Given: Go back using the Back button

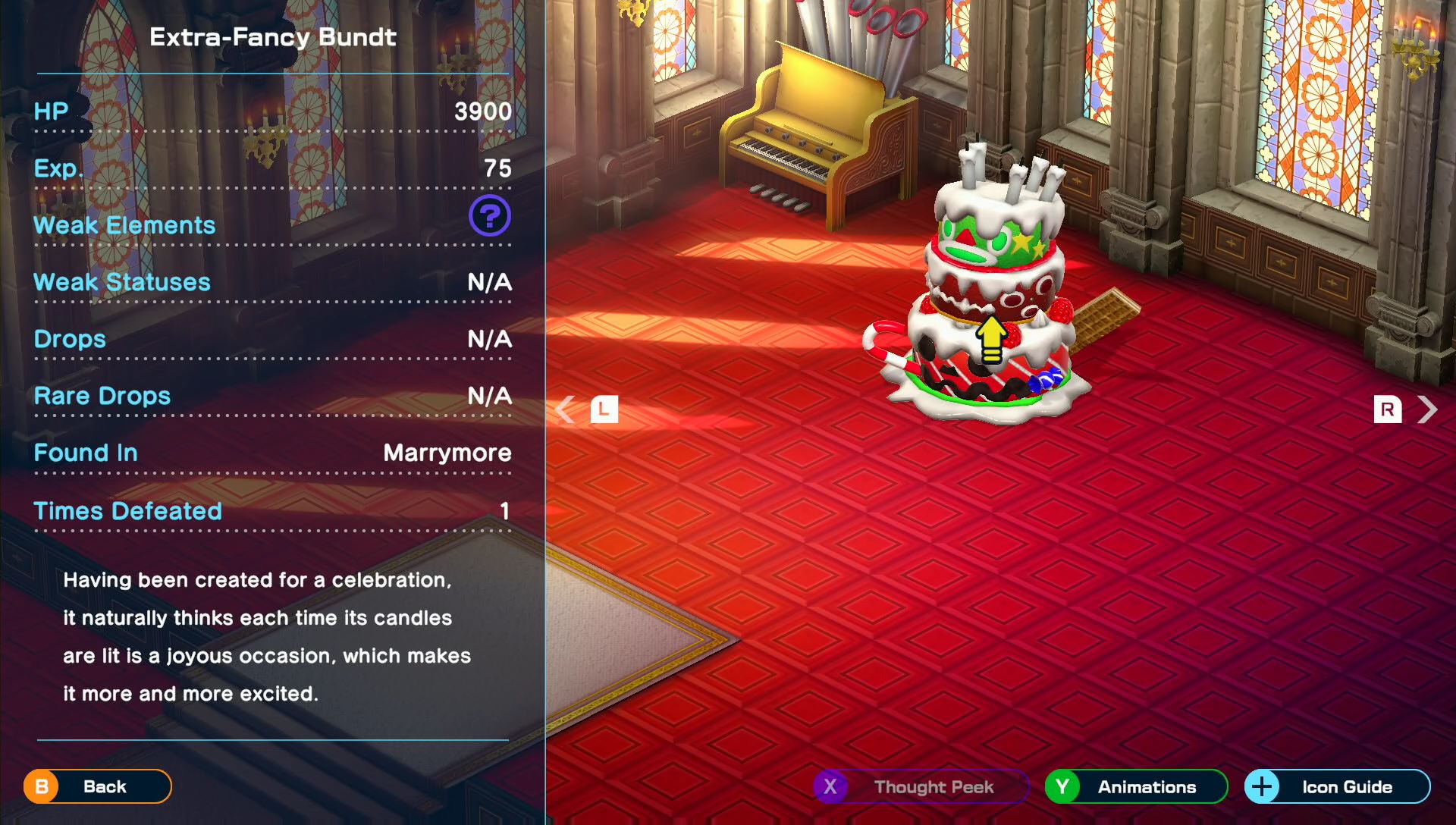Looking at the screenshot, I should tap(97, 786).
